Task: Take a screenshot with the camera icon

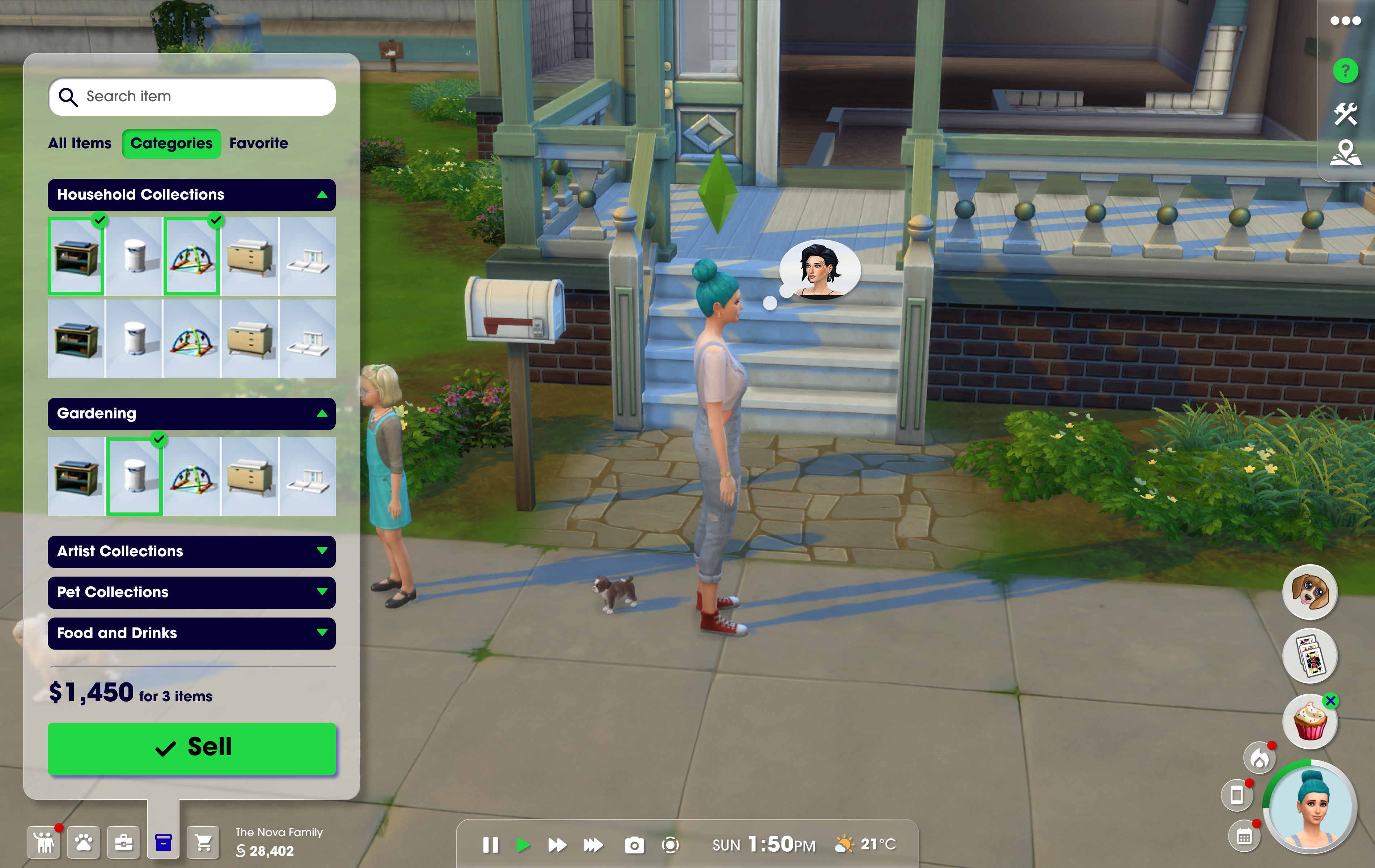Action: pos(634,844)
